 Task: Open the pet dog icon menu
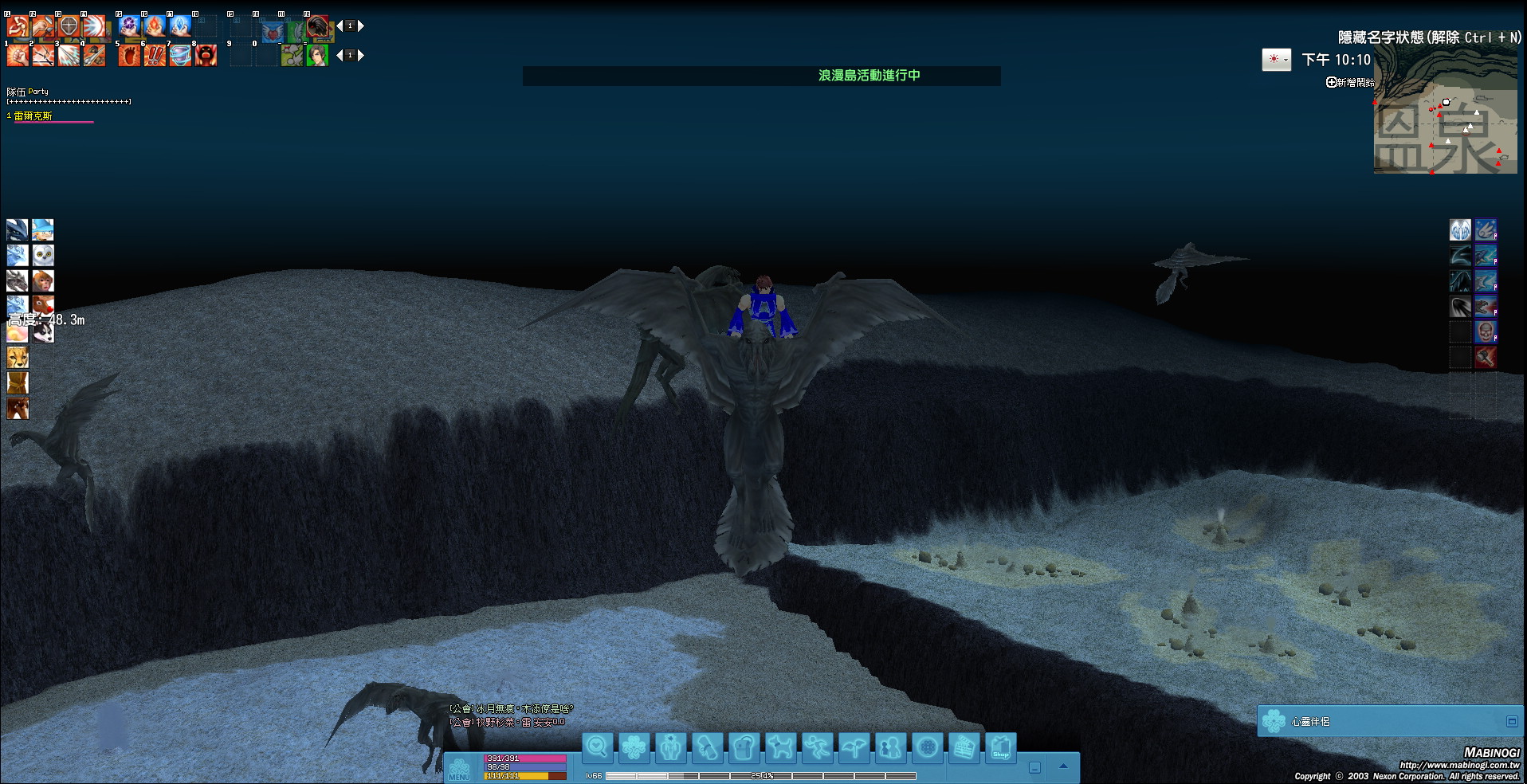tap(780, 748)
